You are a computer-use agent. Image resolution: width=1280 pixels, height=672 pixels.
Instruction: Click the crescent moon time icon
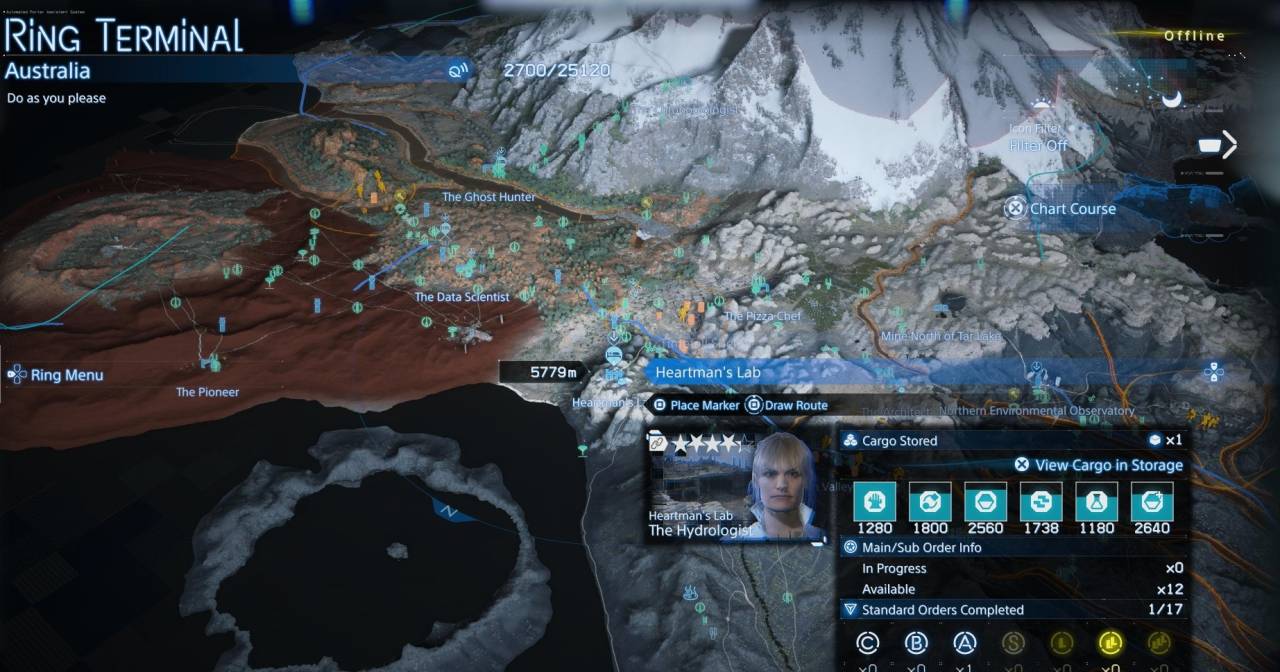coord(1171,98)
